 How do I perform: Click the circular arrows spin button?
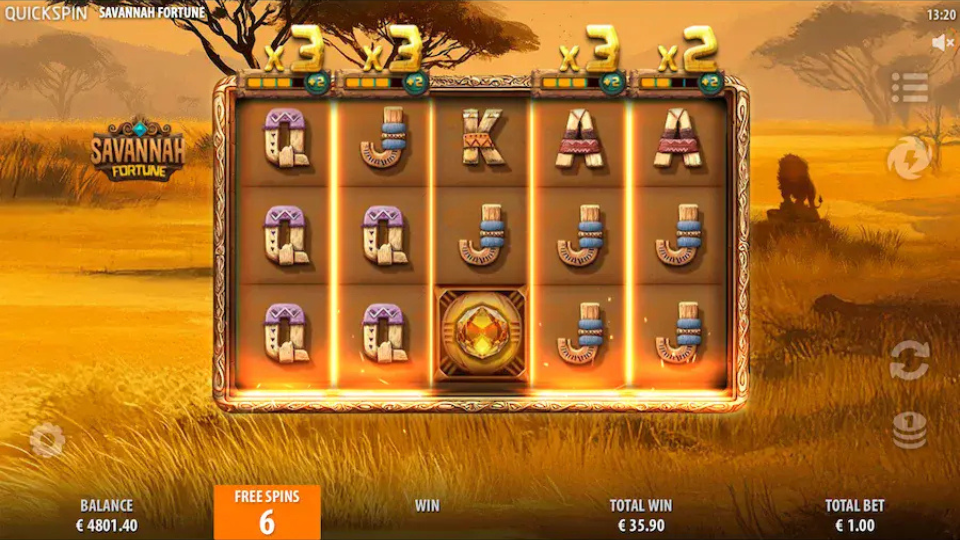coord(909,360)
